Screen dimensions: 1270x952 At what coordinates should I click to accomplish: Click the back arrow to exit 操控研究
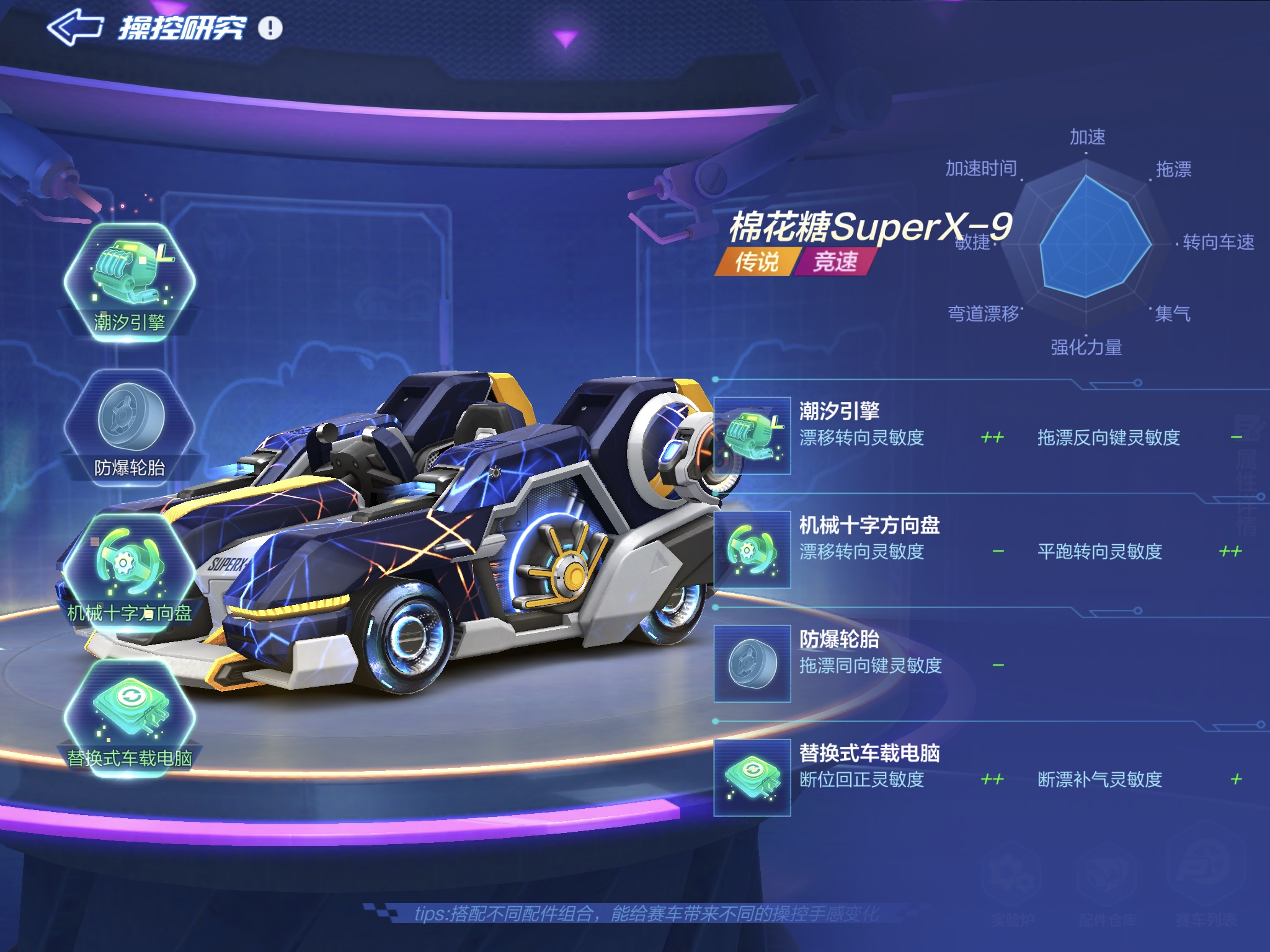[74, 26]
